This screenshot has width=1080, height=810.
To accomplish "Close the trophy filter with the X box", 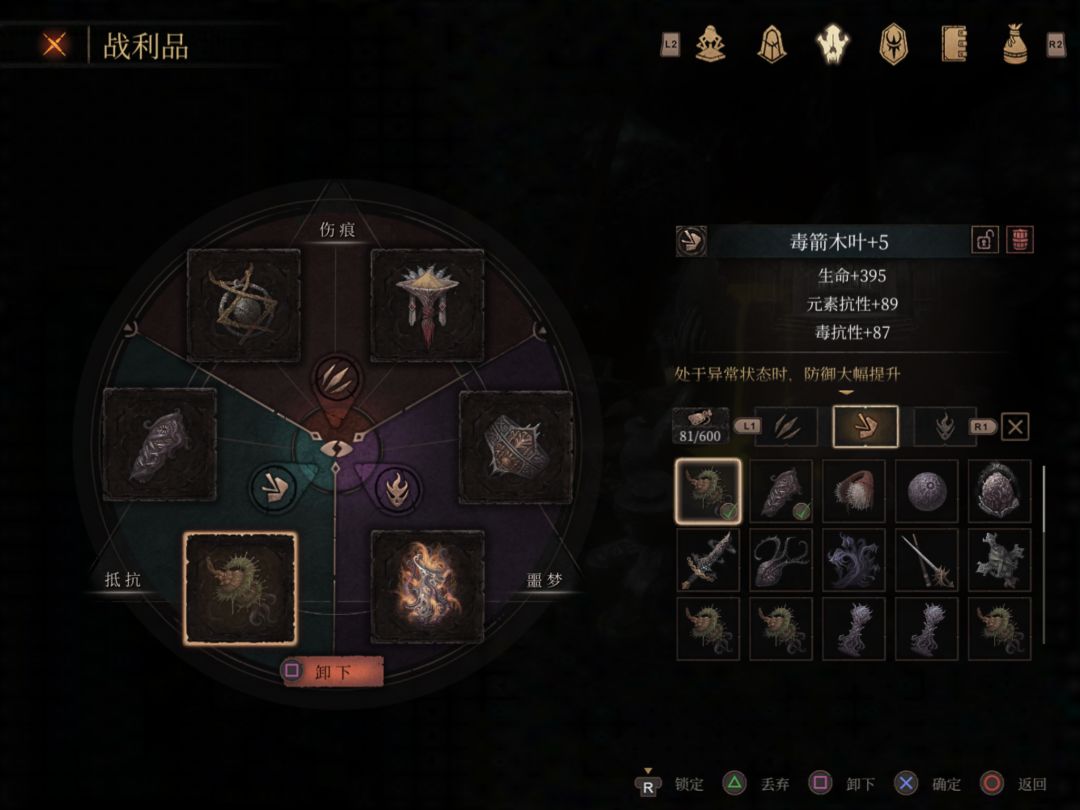I will [x=1015, y=427].
